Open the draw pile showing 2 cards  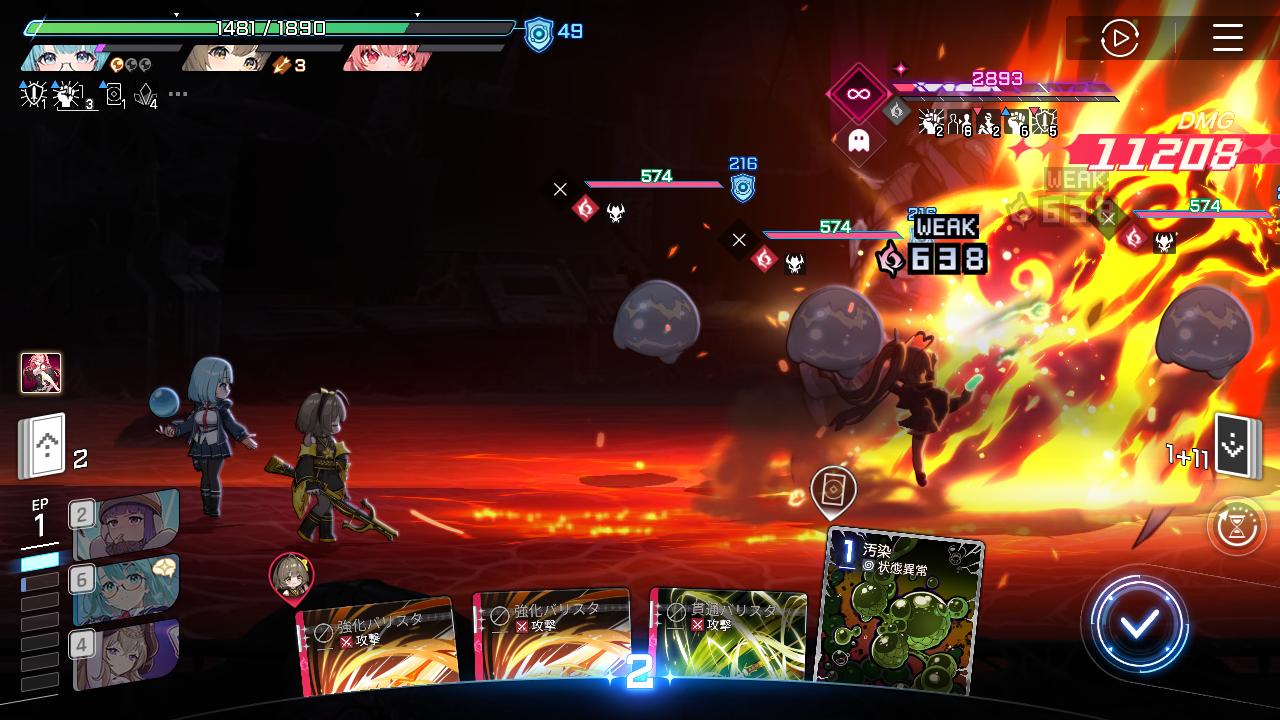click(44, 443)
